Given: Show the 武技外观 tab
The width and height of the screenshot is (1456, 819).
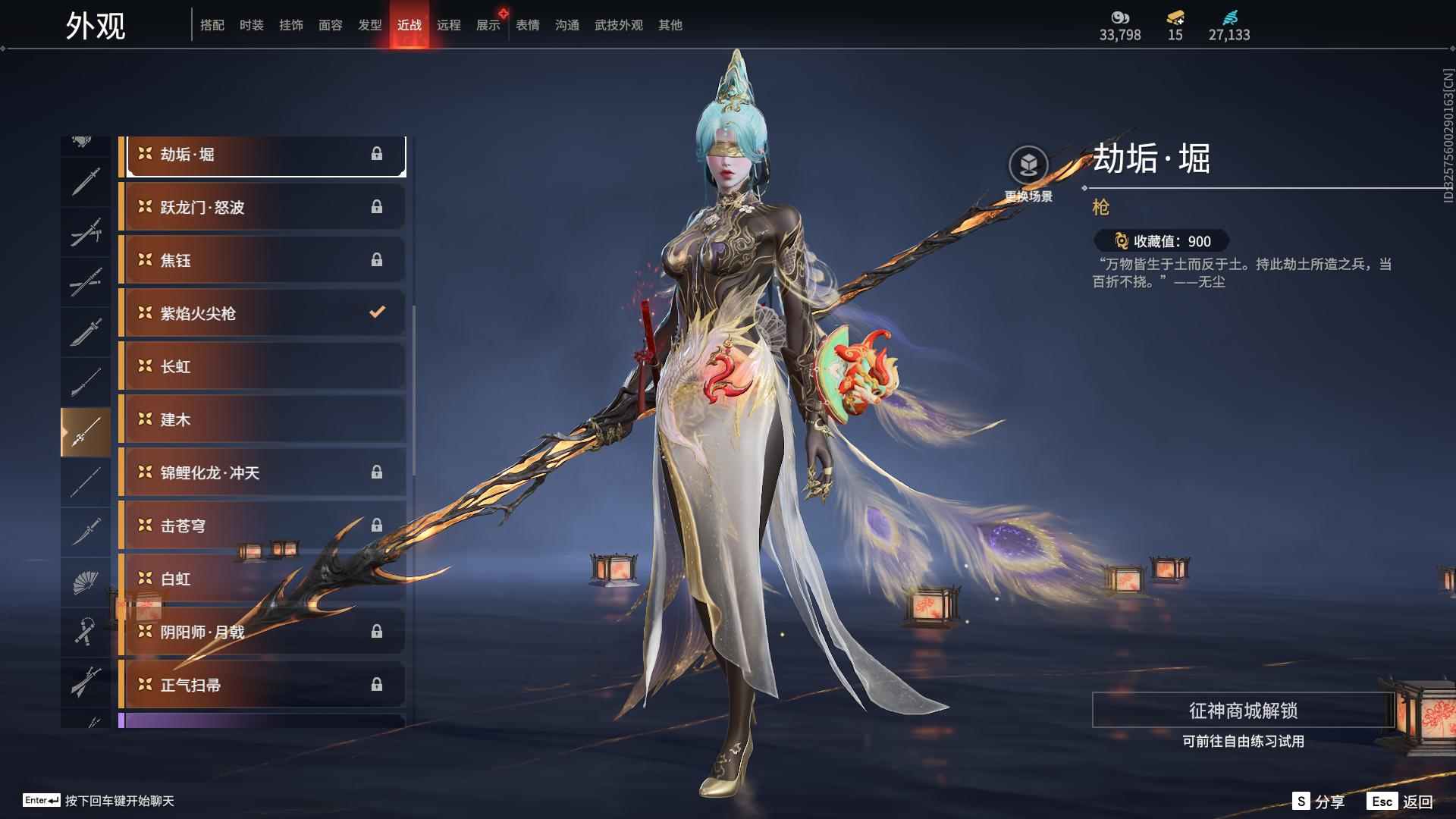Looking at the screenshot, I should coord(618,25).
